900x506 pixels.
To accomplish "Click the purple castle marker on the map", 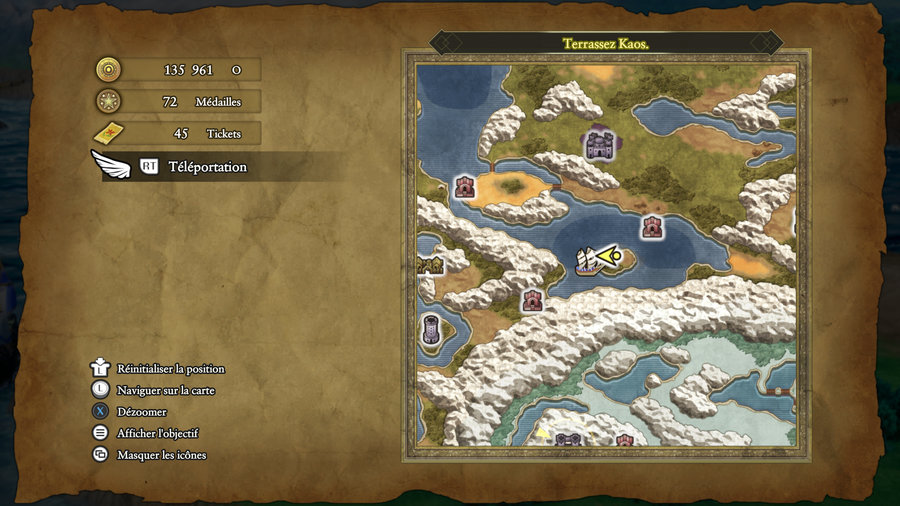I will pyautogui.click(x=599, y=146).
